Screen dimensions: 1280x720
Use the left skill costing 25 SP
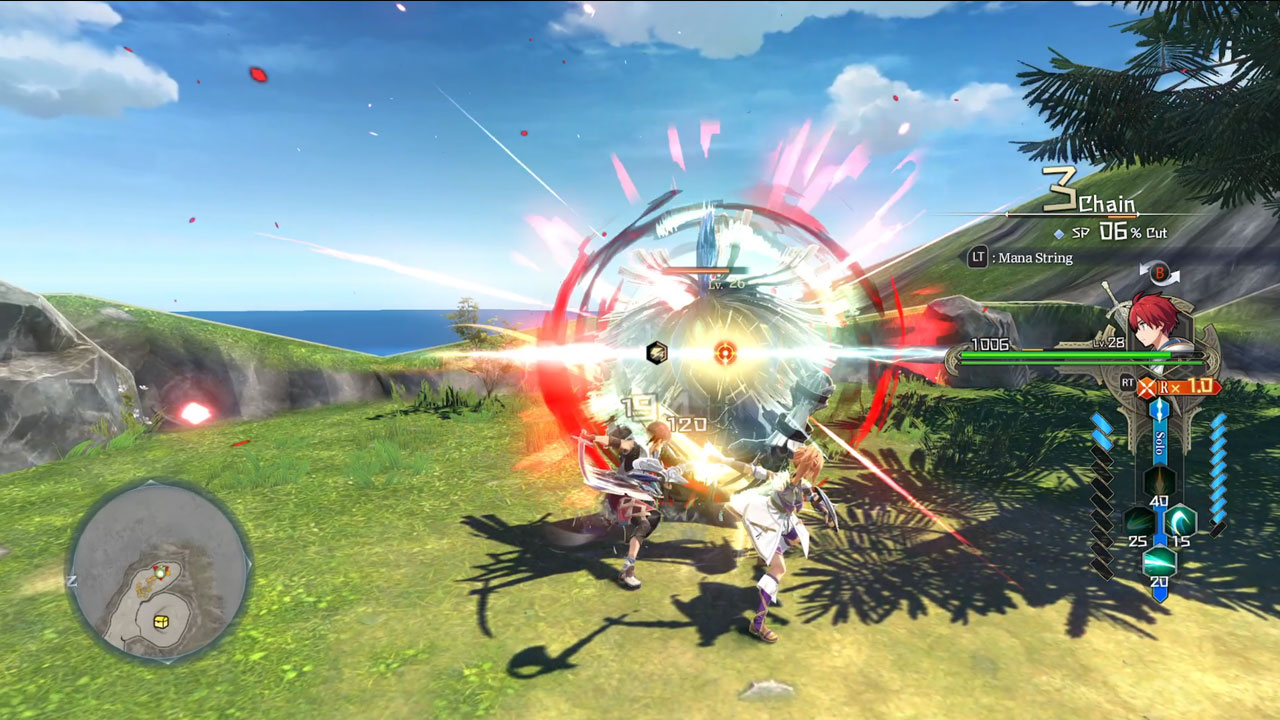1138,522
